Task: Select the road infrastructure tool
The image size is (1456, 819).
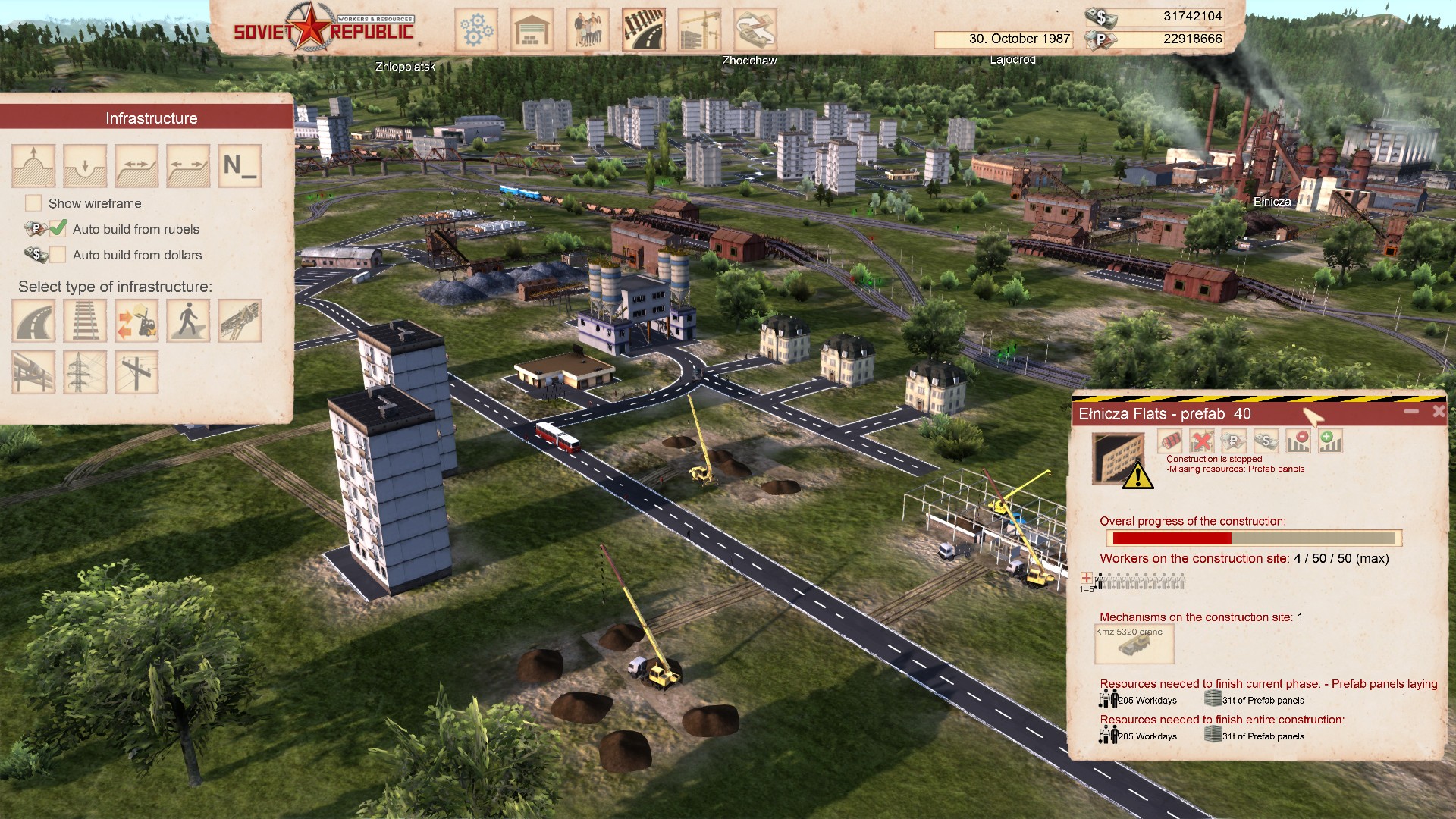Action: (x=33, y=320)
